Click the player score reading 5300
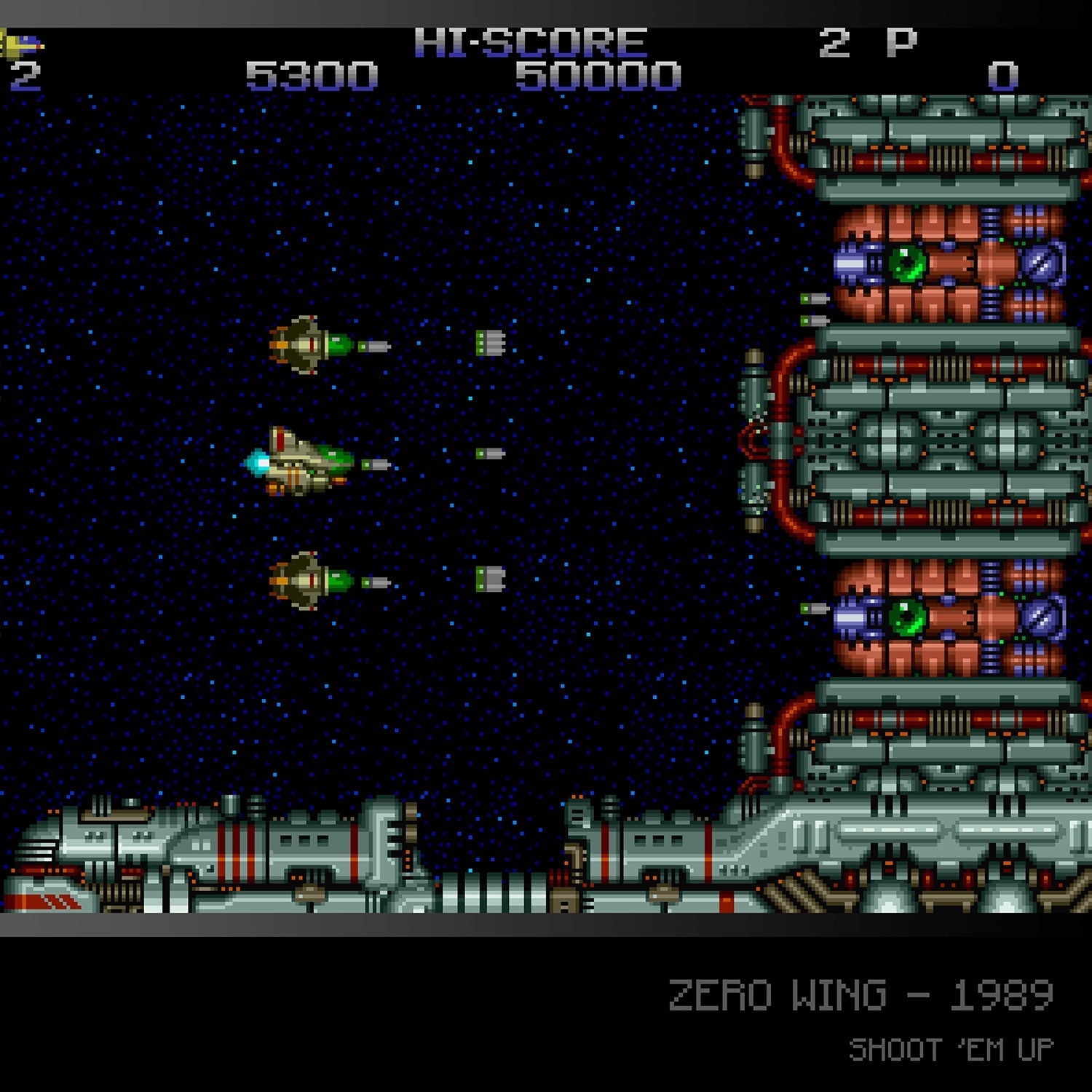 (312, 75)
